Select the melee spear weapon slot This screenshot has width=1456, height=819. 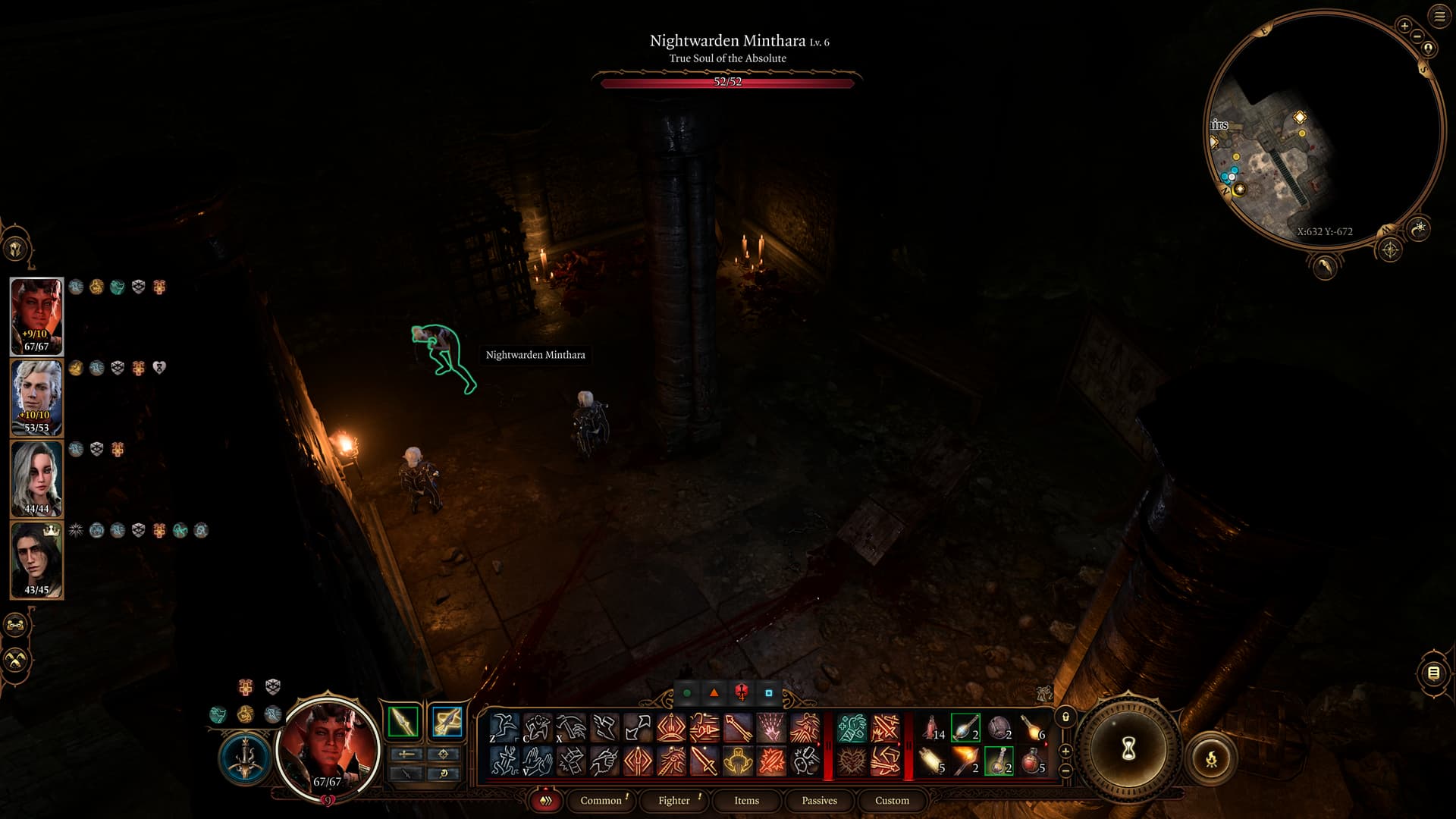(403, 721)
